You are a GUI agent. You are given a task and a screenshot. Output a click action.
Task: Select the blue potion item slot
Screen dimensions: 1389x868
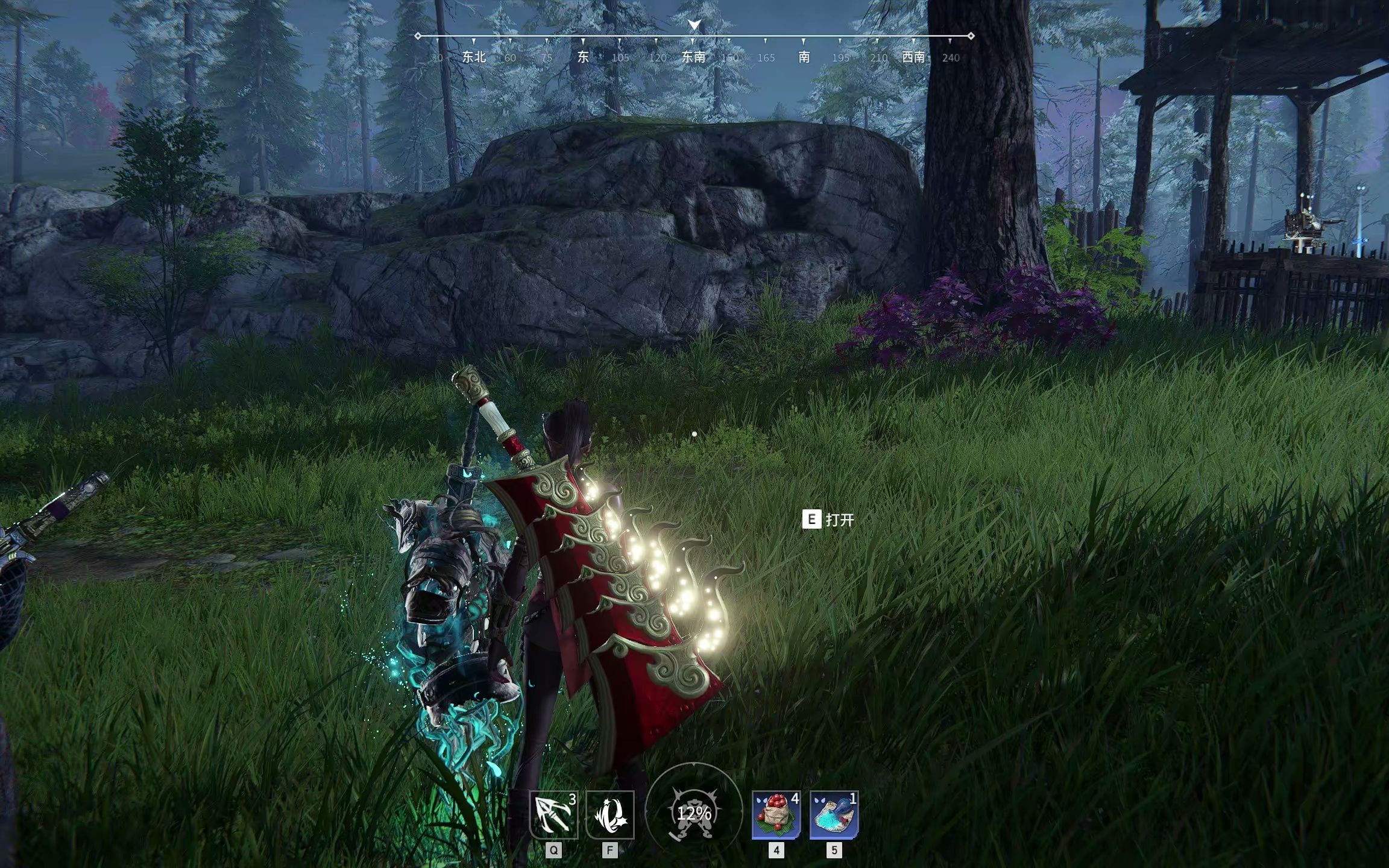coord(834,815)
